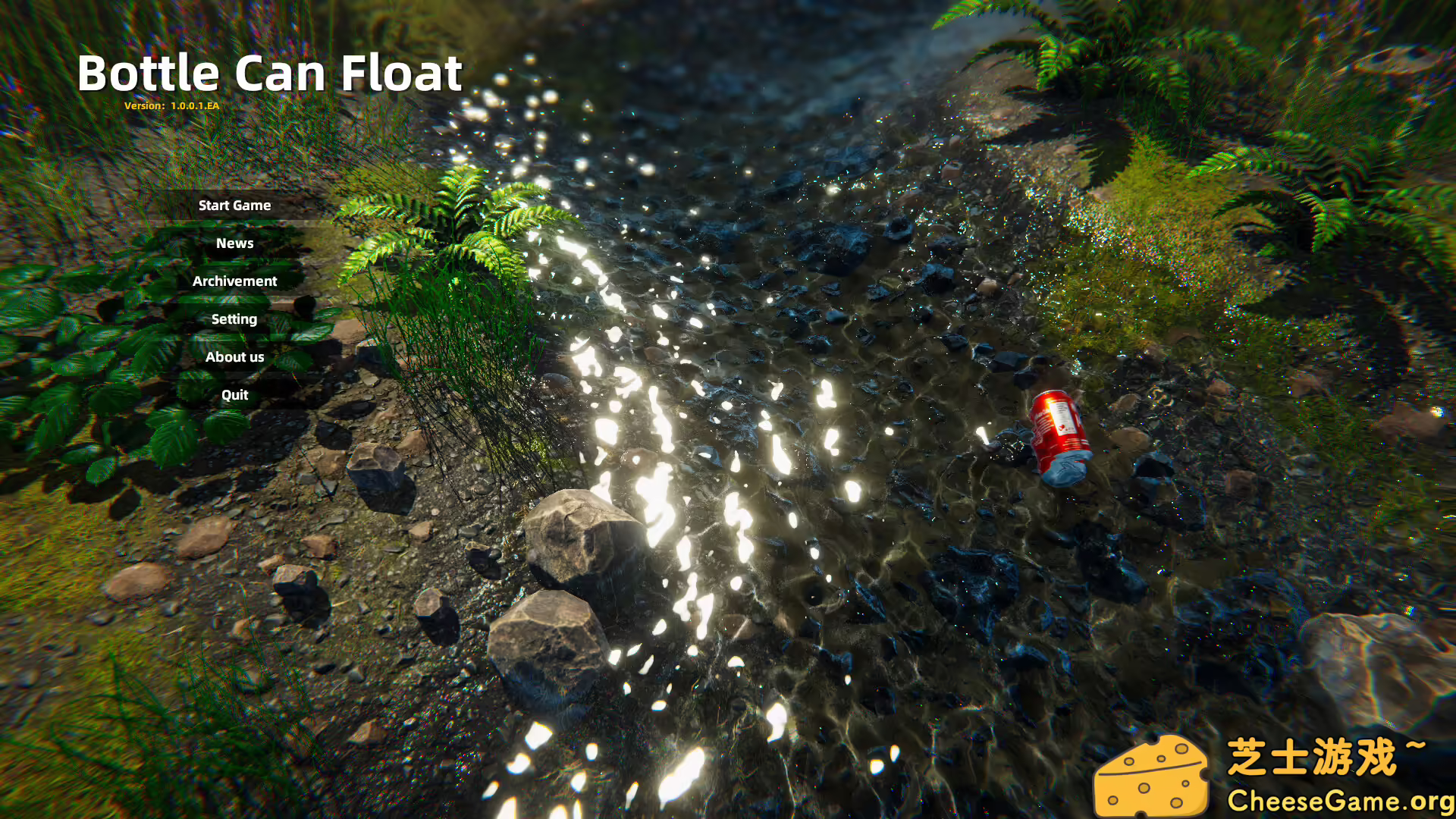Click the divider line above Quit
This screenshot has height=819, width=1456.
tap(234, 376)
